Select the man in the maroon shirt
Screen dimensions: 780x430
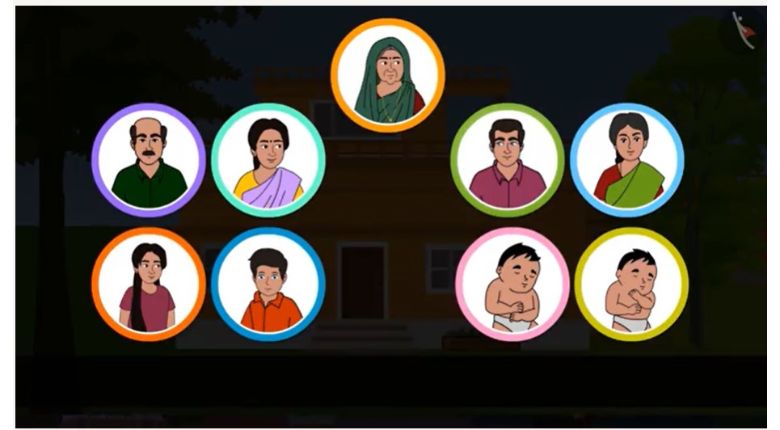507,160
